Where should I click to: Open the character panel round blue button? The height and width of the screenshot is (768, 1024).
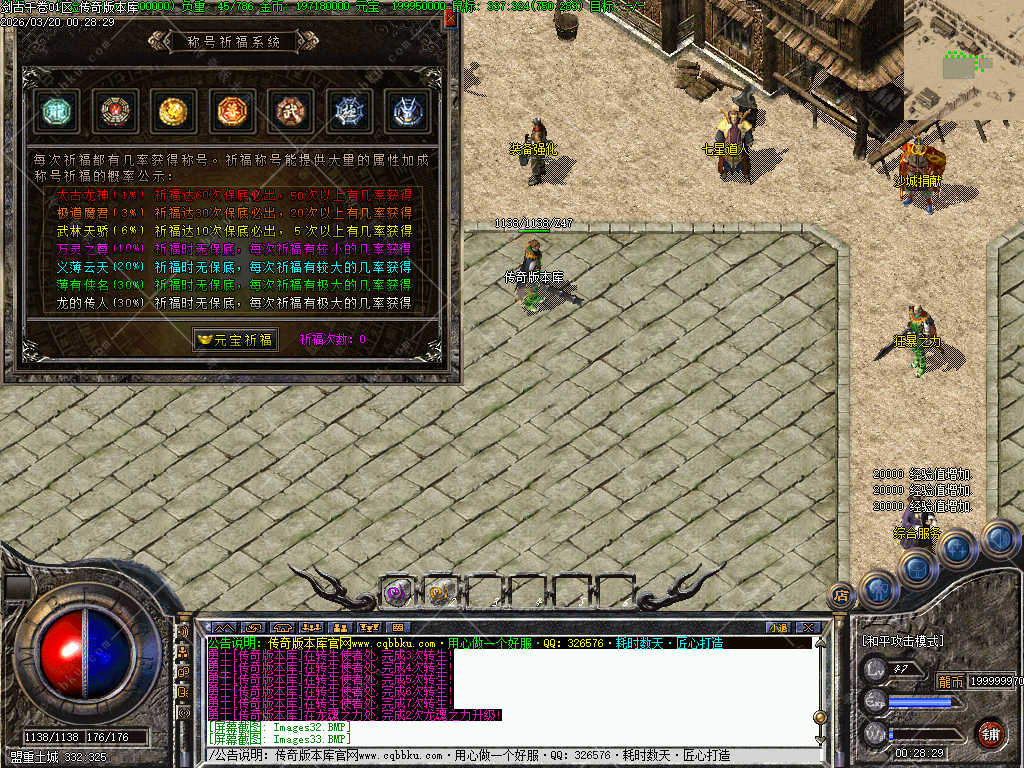[x=876, y=590]
